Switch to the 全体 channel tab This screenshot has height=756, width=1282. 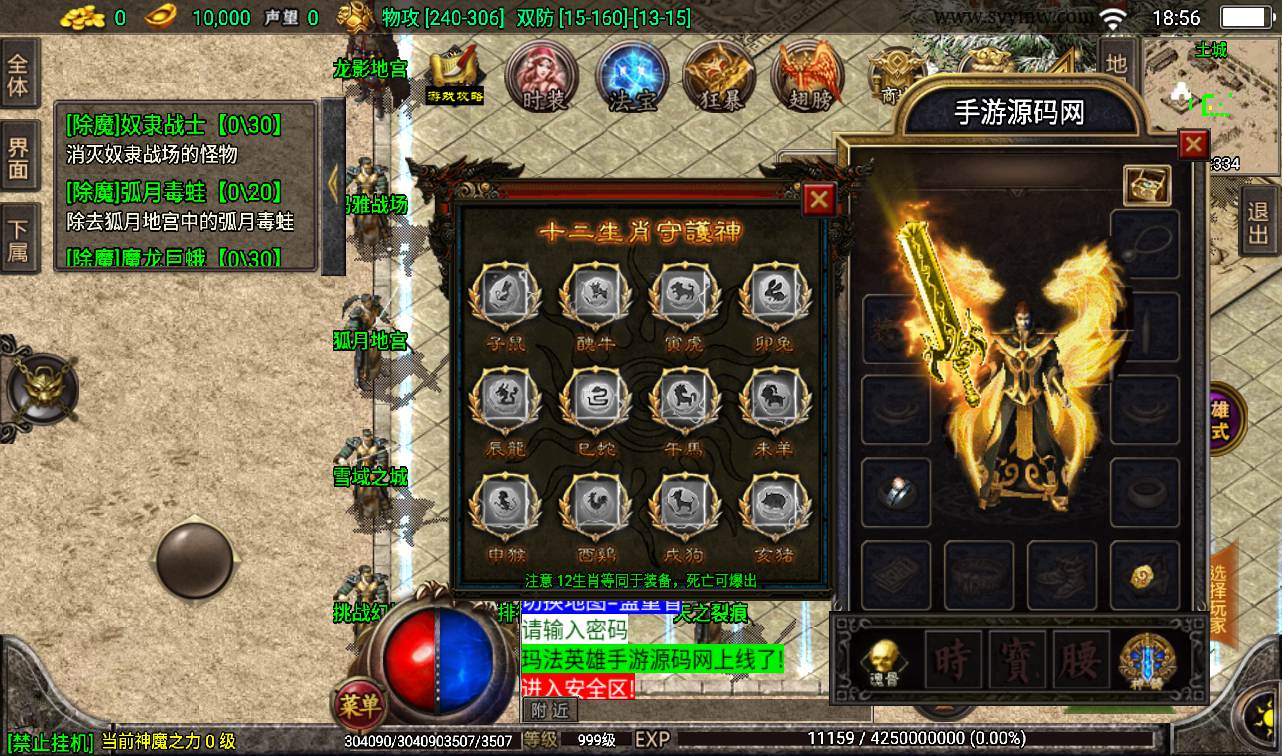[19, 75]
